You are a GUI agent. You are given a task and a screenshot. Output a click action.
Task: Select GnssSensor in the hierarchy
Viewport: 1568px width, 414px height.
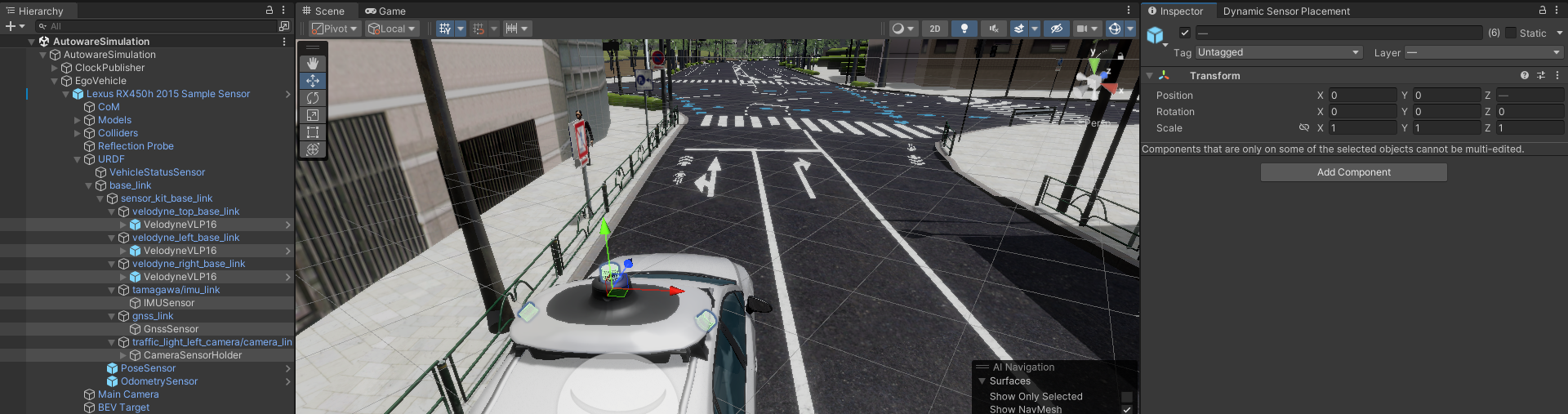(171, 329)
